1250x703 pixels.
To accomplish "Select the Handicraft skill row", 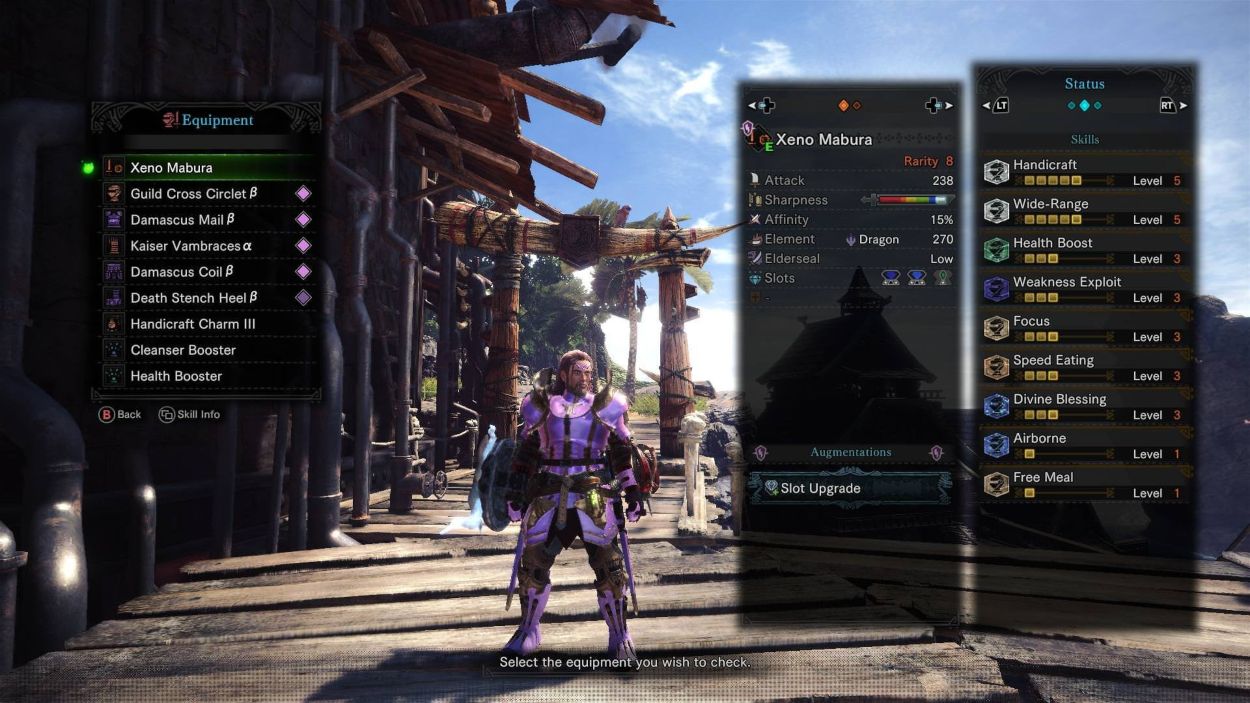I will [x=1085, y=172].
